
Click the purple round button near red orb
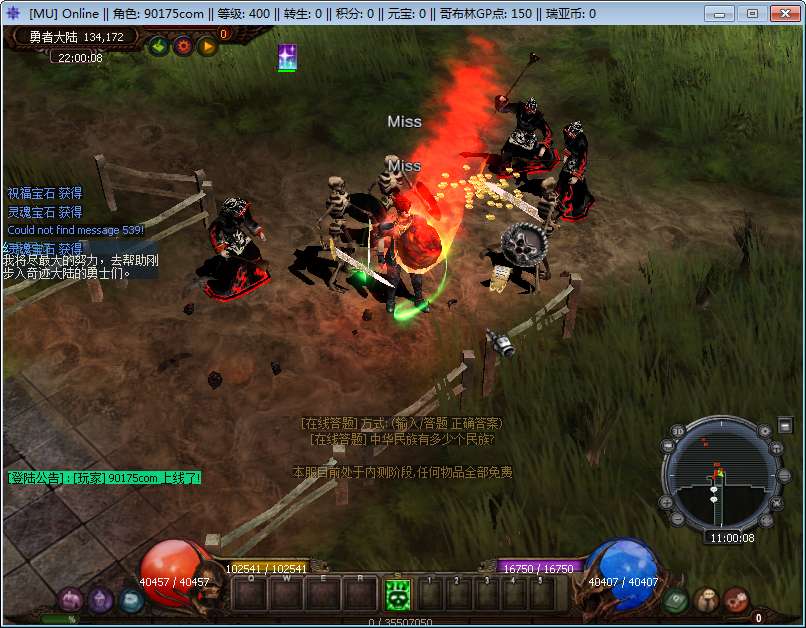click(100, 600)
